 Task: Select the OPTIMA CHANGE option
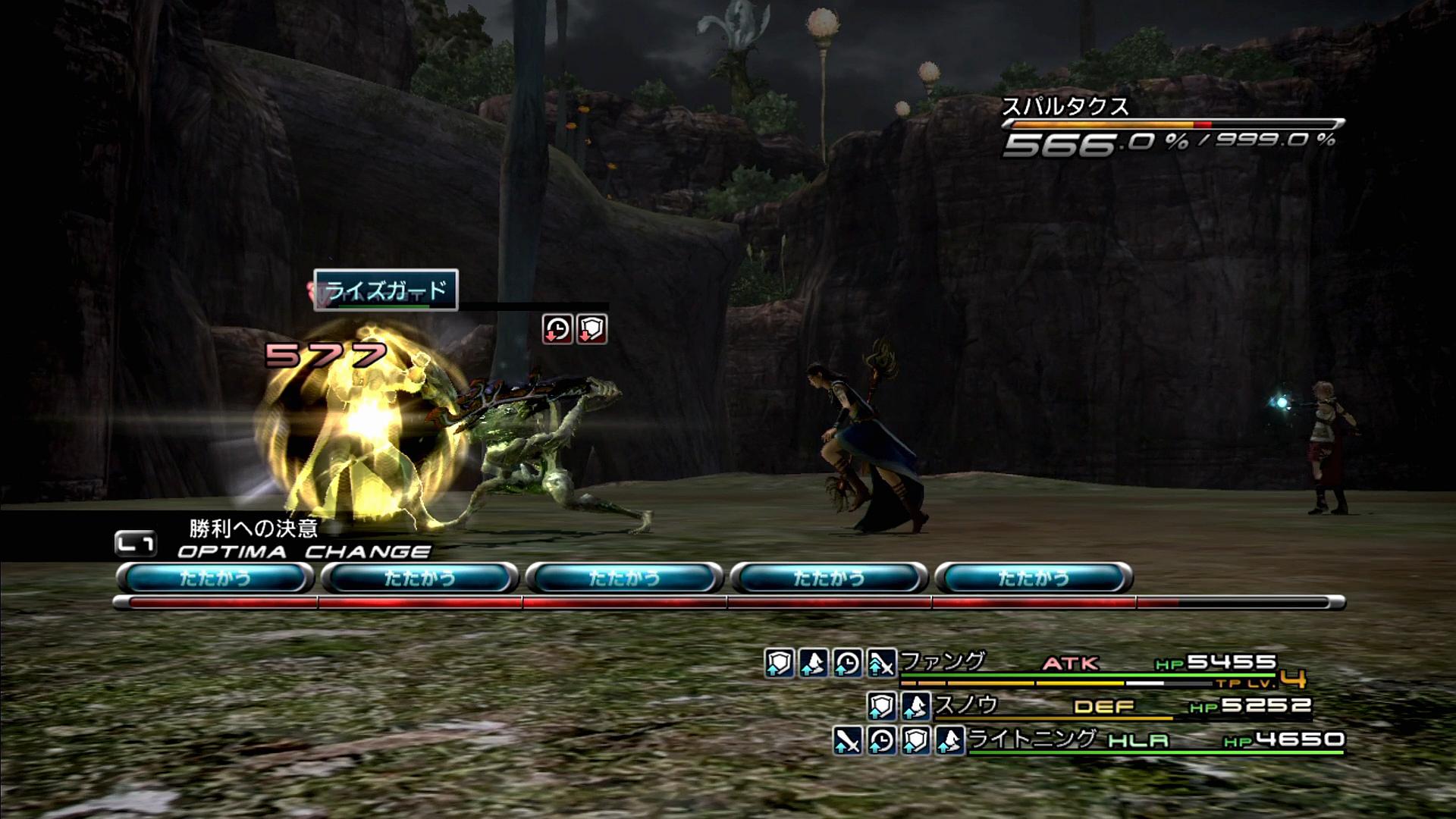click(303, 551)
